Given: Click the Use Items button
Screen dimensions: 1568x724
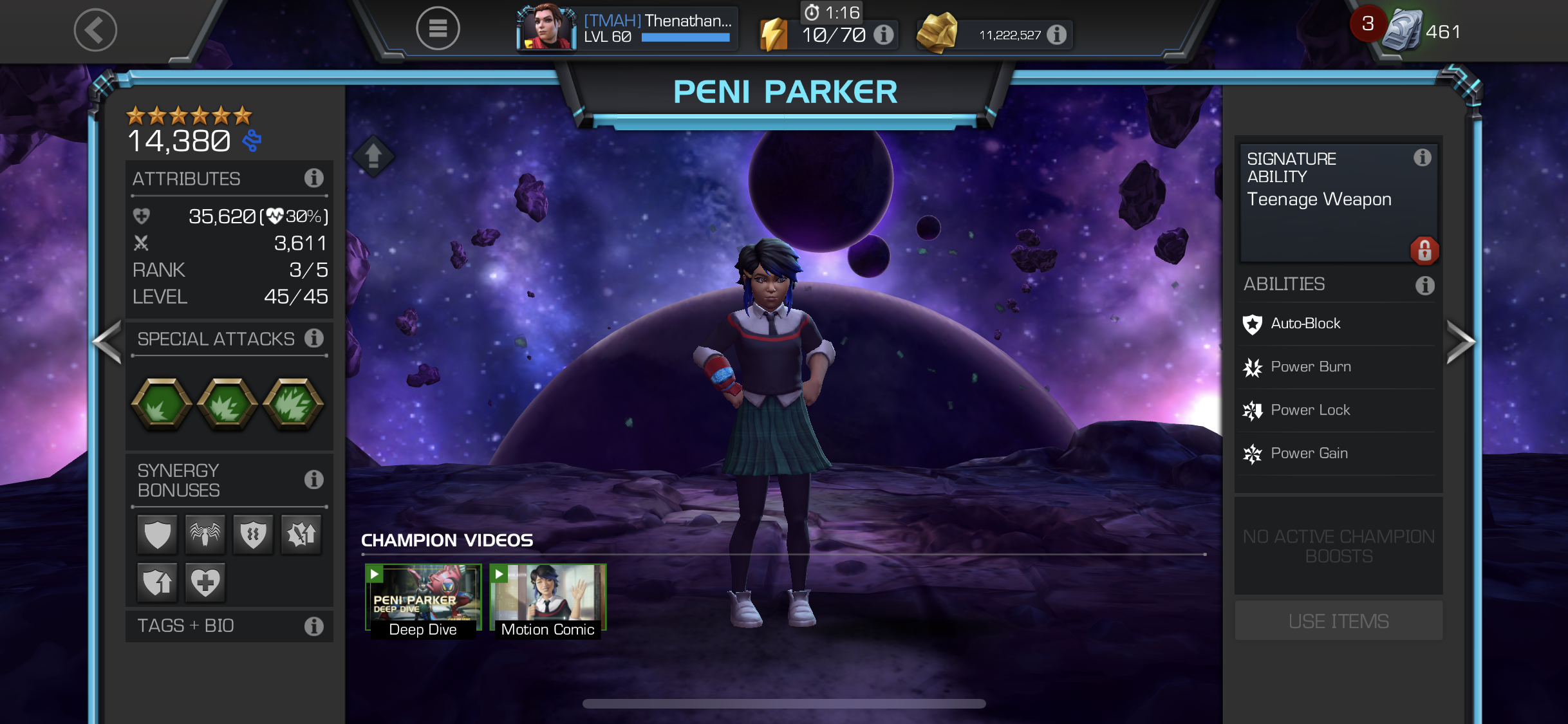Looking at the screenshot, I should 1338,621.
